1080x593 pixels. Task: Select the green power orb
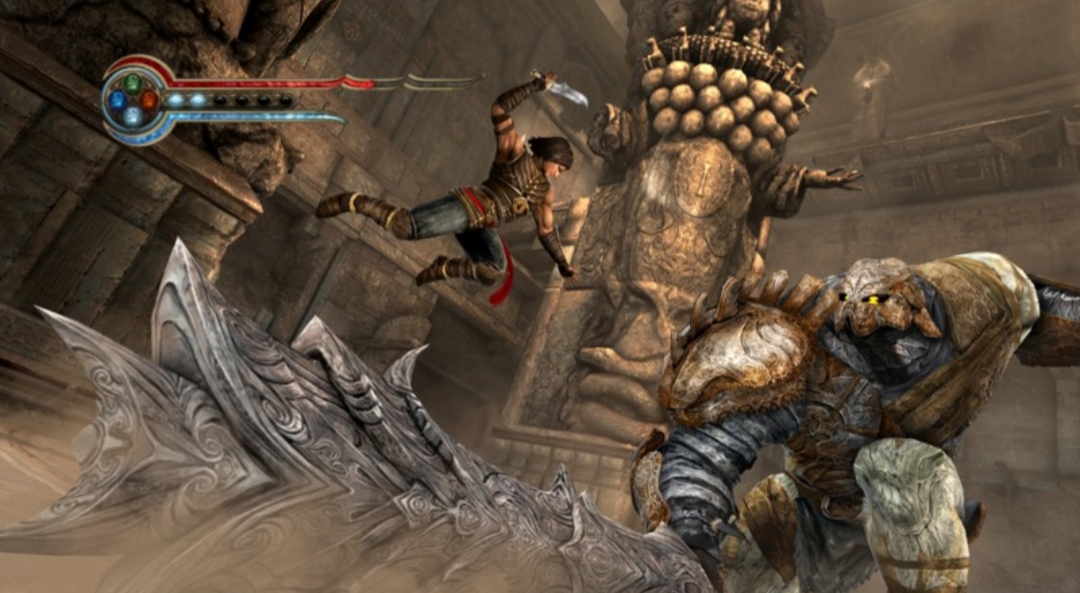coord(133,83)
